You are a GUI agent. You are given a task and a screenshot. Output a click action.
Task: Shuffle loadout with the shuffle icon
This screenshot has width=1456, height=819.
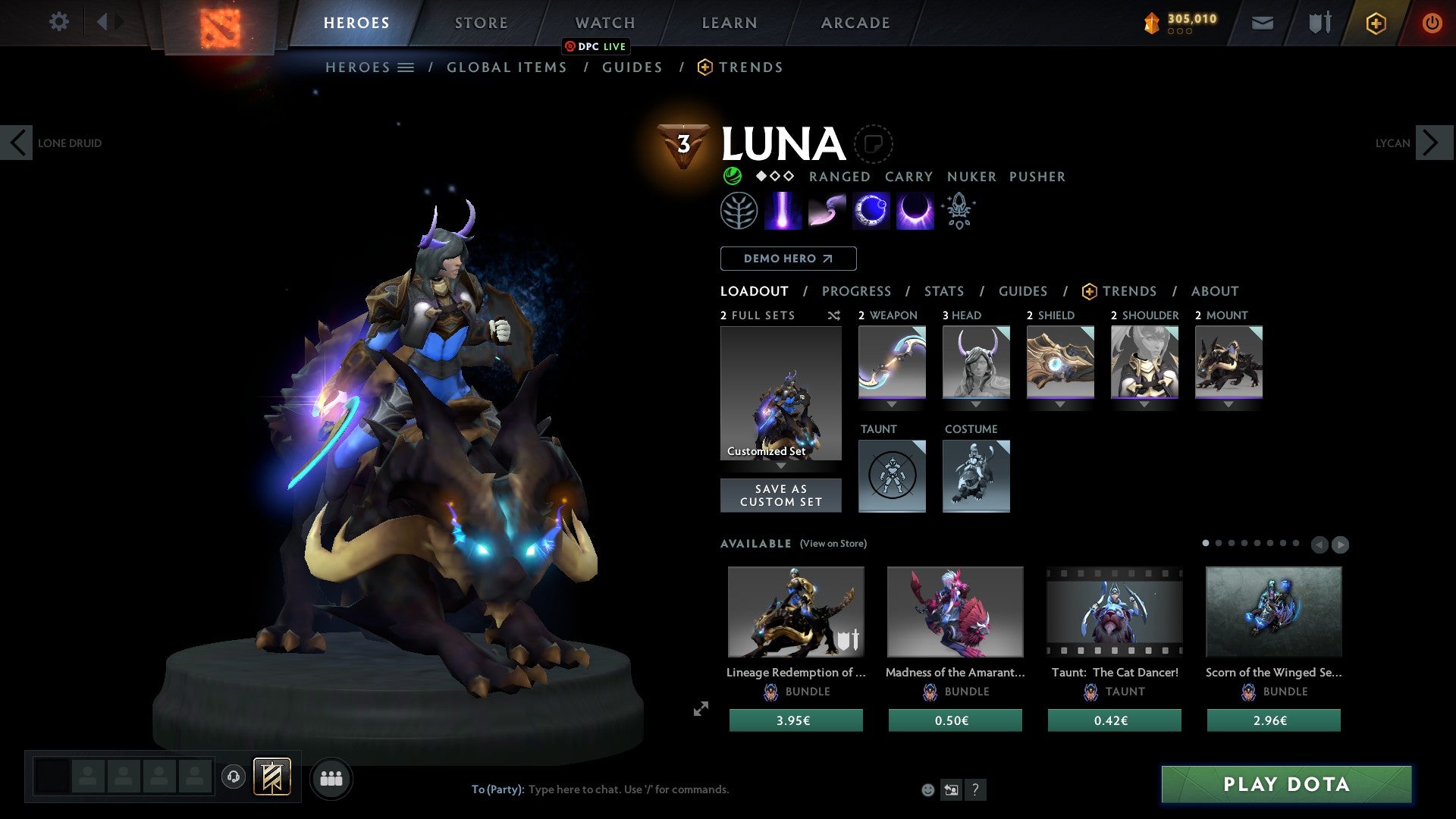tap(833, 315)
